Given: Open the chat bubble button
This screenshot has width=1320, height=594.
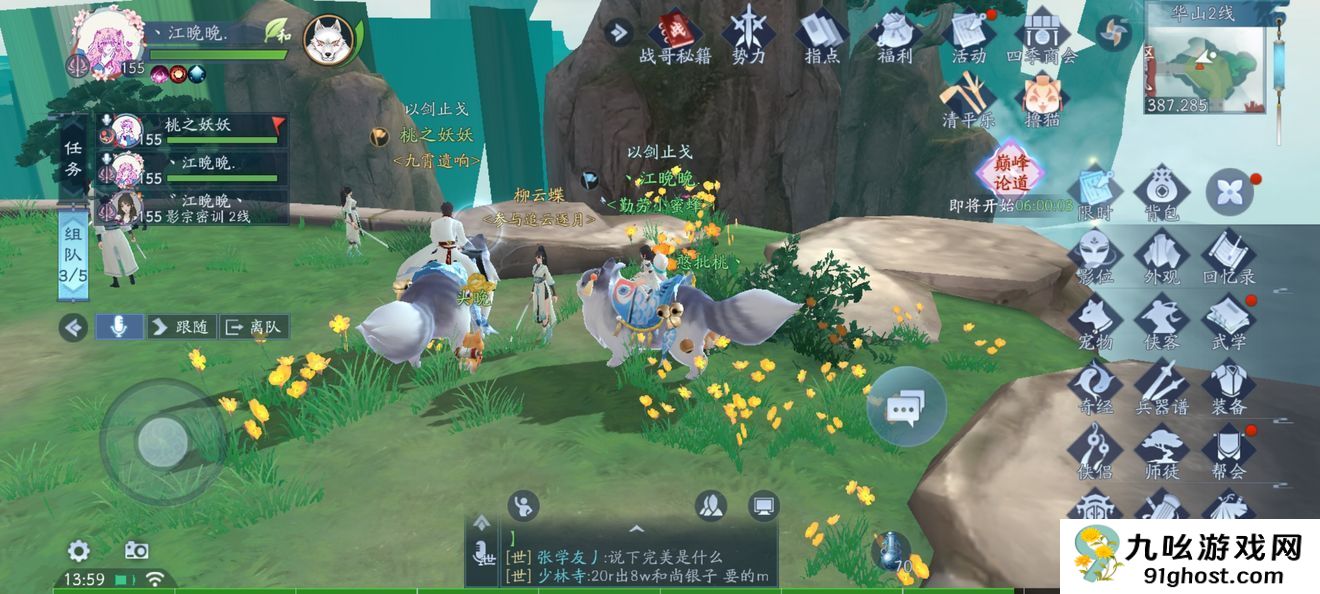Looking at the screenshot, I should (906, 407).
